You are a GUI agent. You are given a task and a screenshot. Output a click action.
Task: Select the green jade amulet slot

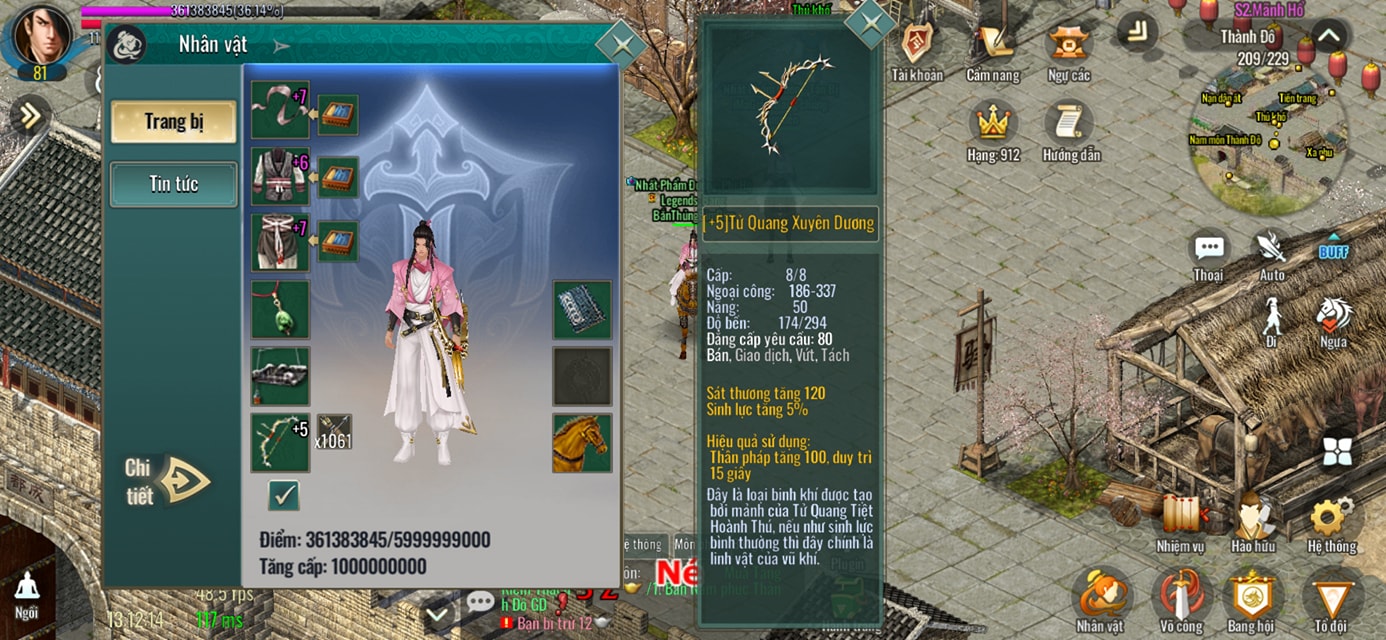pyautogui.click(x=280, y=309)
